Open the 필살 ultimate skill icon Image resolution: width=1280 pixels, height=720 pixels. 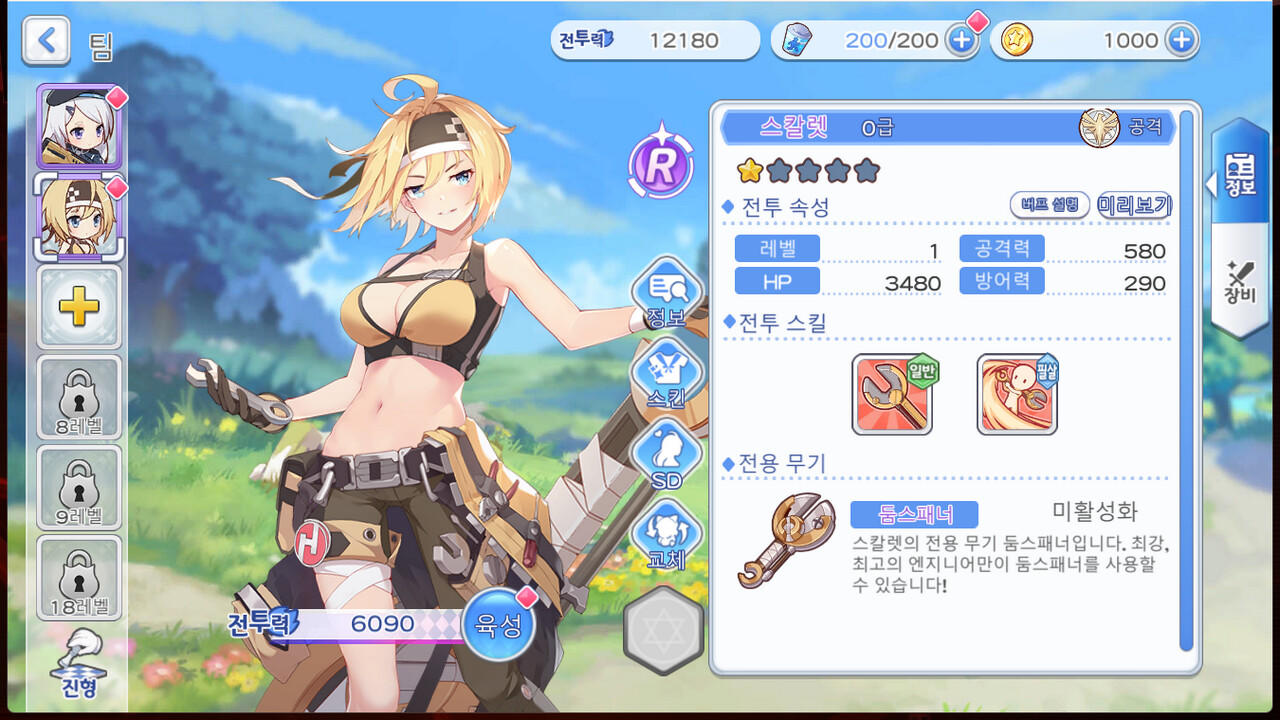tap(1014, 394)
